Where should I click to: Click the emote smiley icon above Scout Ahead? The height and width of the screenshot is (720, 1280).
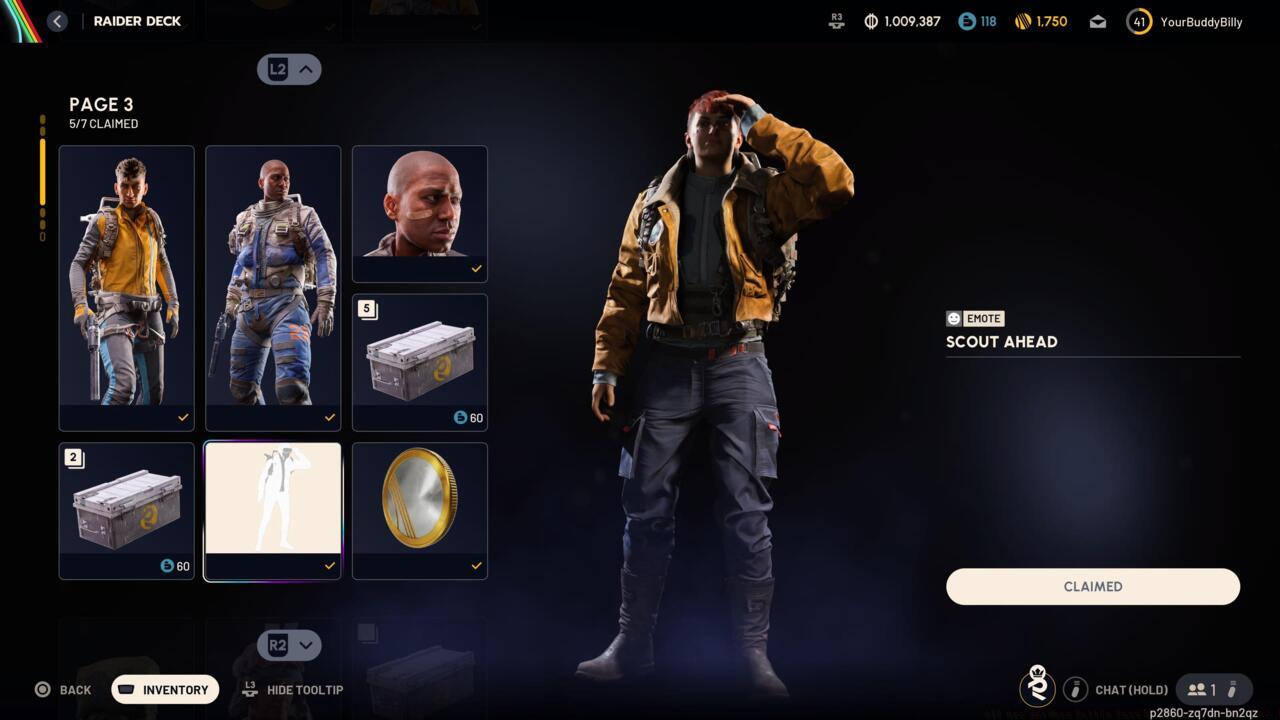point(952,318)
